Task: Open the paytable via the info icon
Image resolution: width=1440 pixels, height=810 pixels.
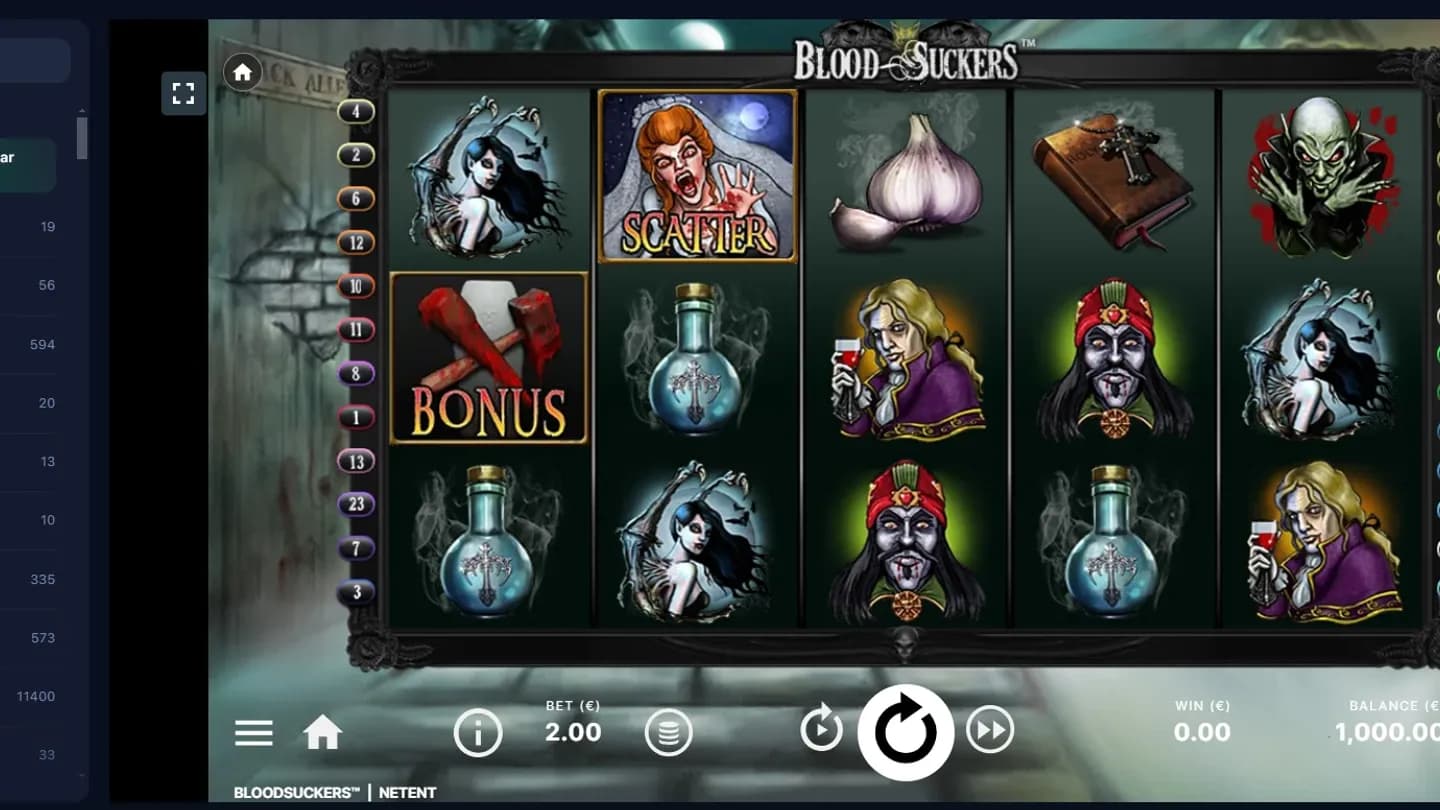Action: 478,732
